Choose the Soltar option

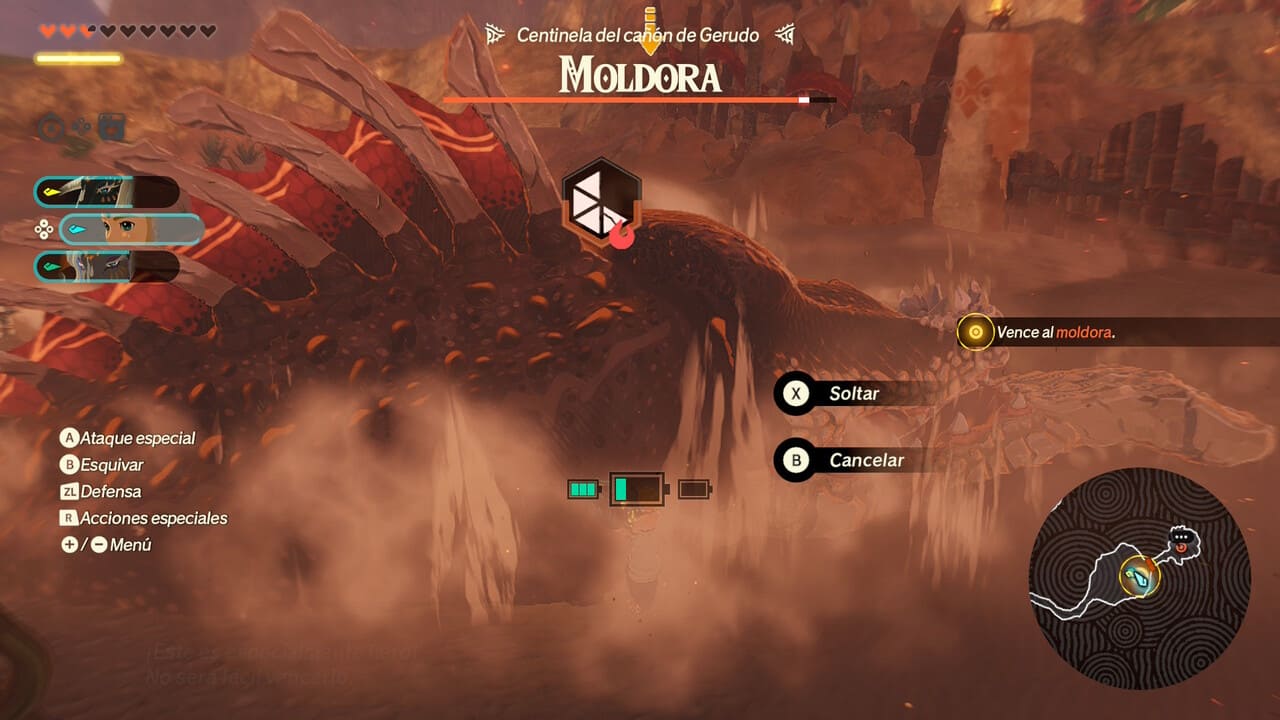click(853, 393)
